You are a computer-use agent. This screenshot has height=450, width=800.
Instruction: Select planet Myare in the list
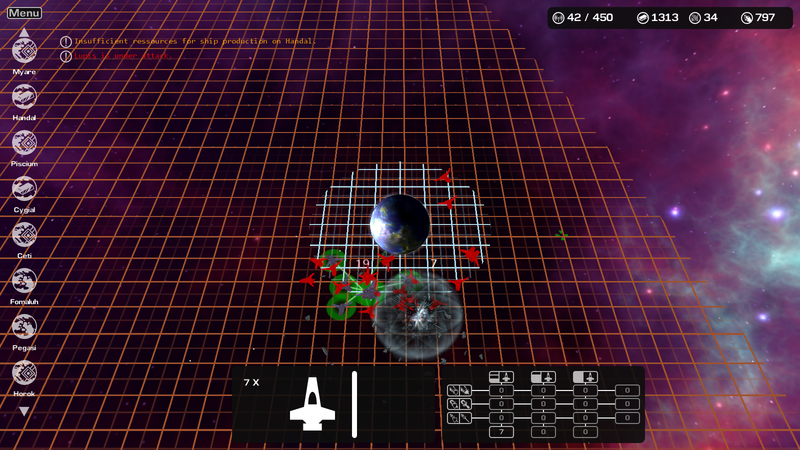[24, 50]
